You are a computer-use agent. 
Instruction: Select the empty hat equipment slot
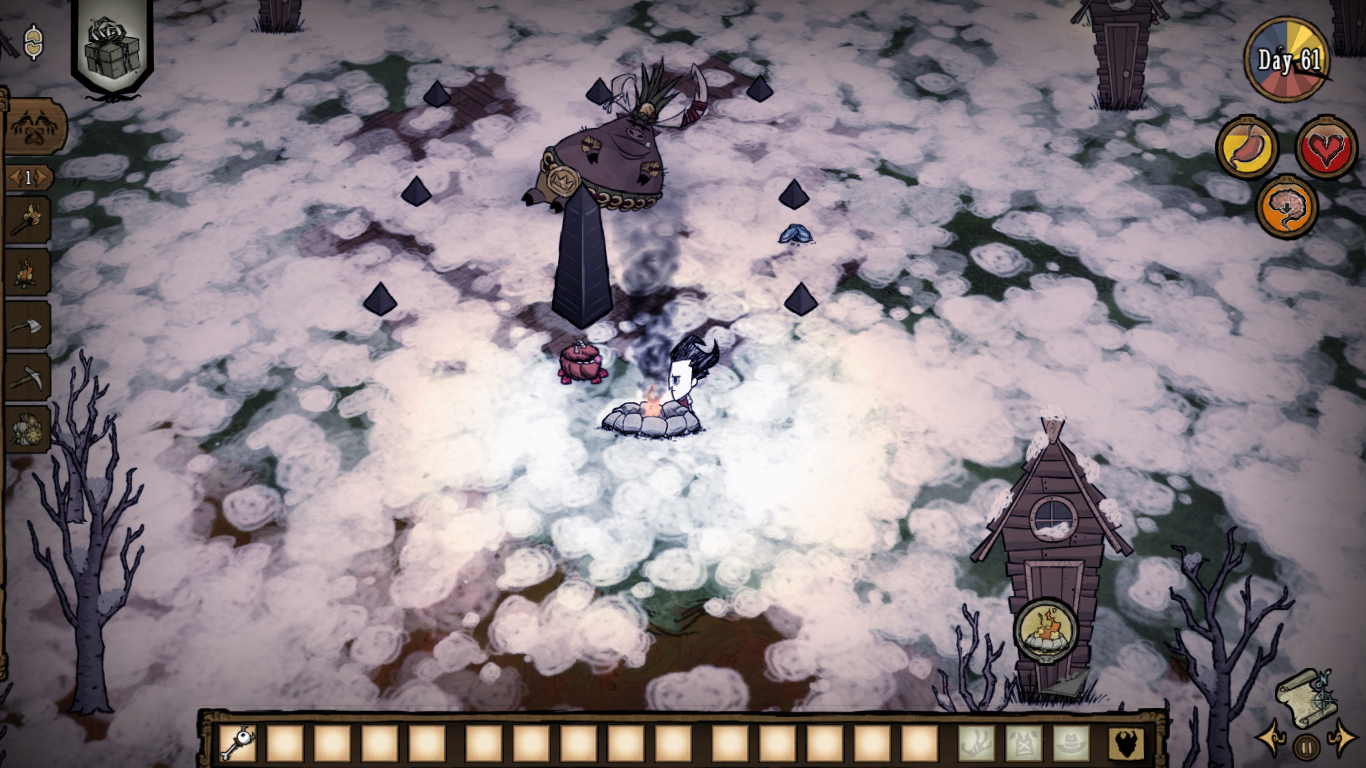click(1071, 743)
